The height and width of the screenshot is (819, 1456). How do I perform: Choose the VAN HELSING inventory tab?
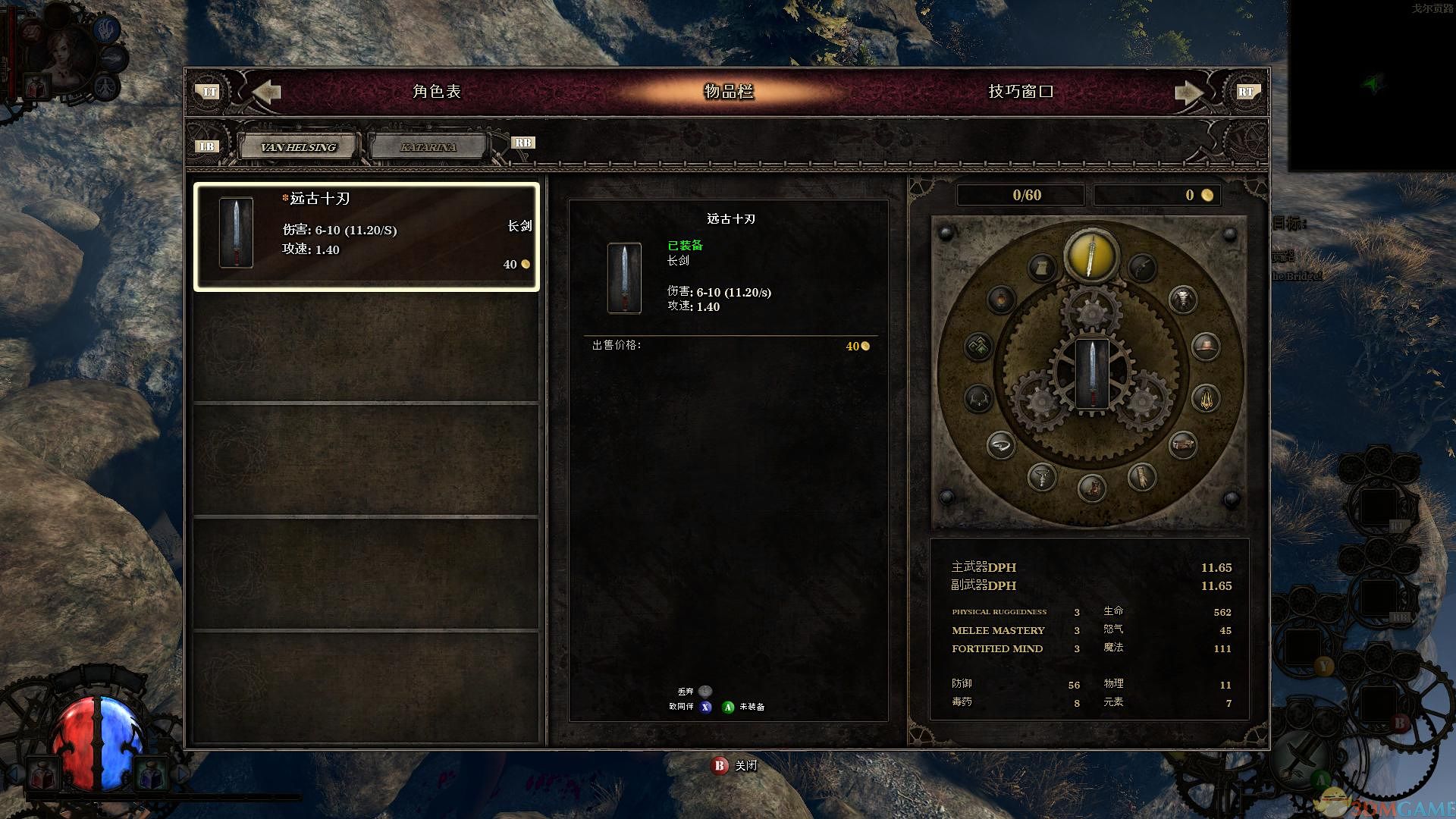(x=298, y=147)
